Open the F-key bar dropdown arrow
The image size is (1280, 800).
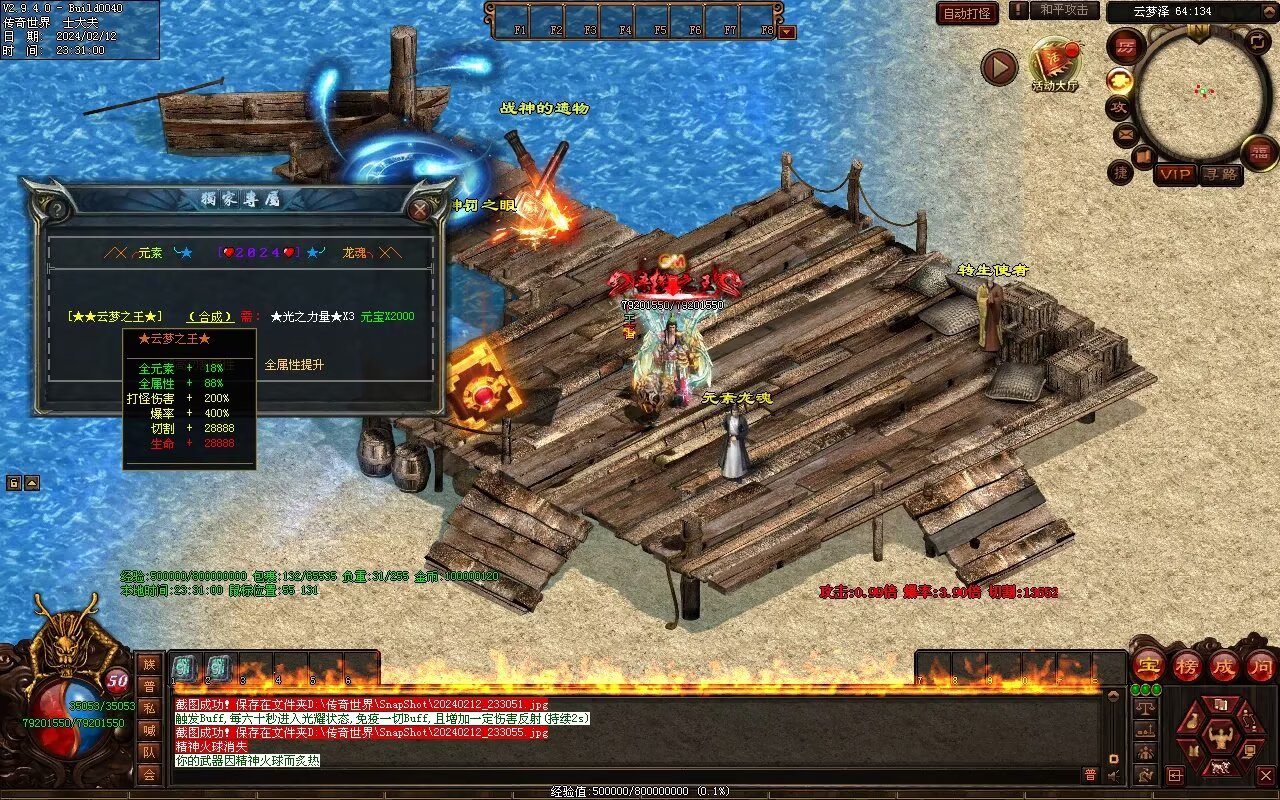pos(787,32)
